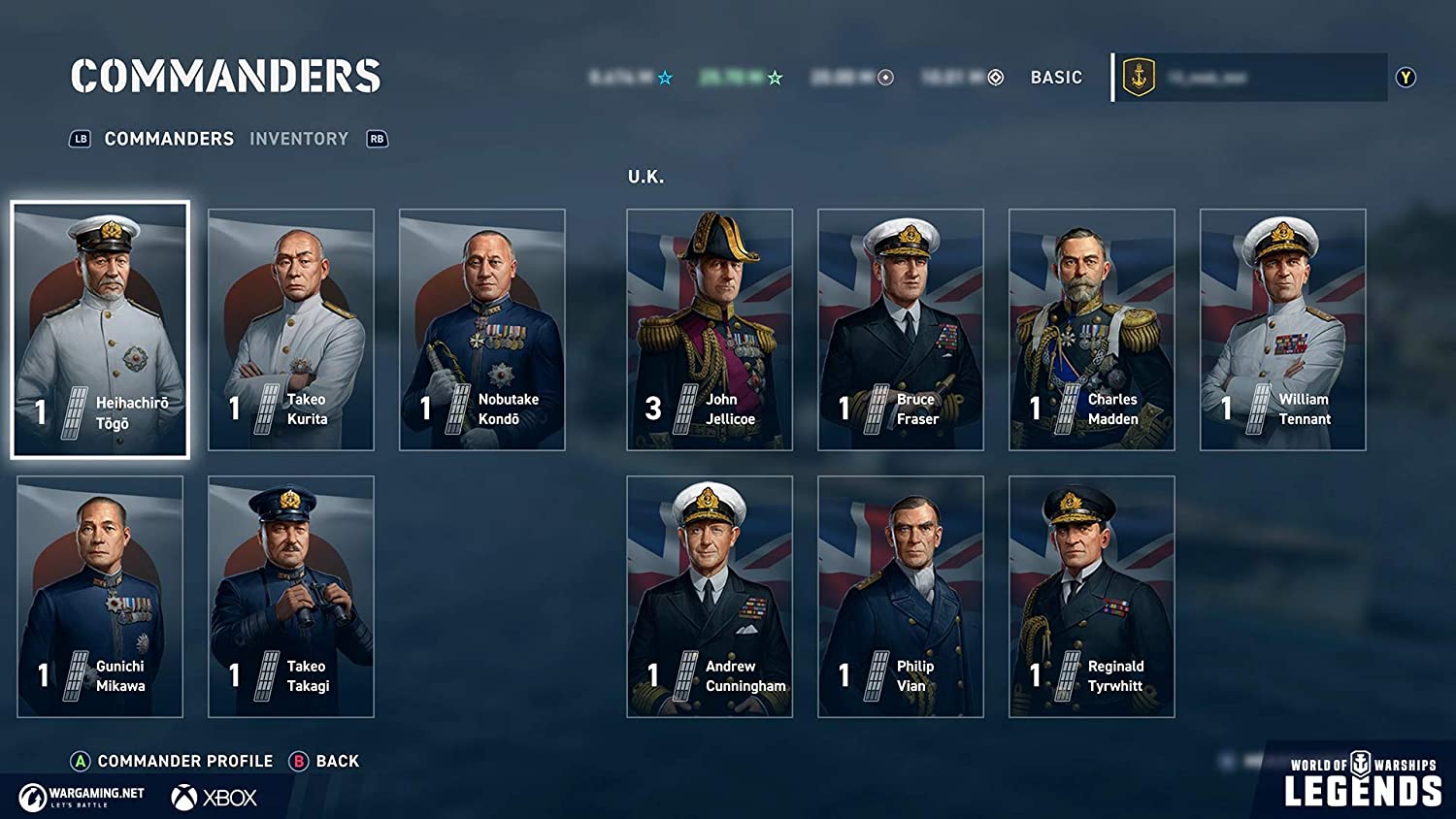Choose the Takeo Takagi commander card

coord(291,596)
